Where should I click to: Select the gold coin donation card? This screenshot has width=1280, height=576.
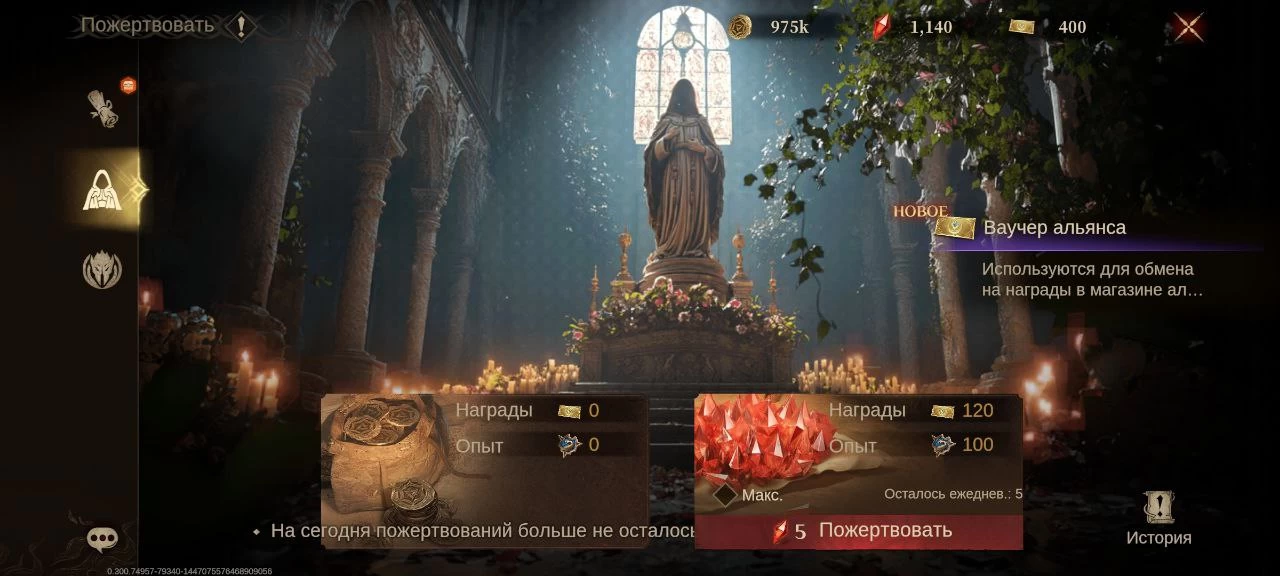point(484,455)
